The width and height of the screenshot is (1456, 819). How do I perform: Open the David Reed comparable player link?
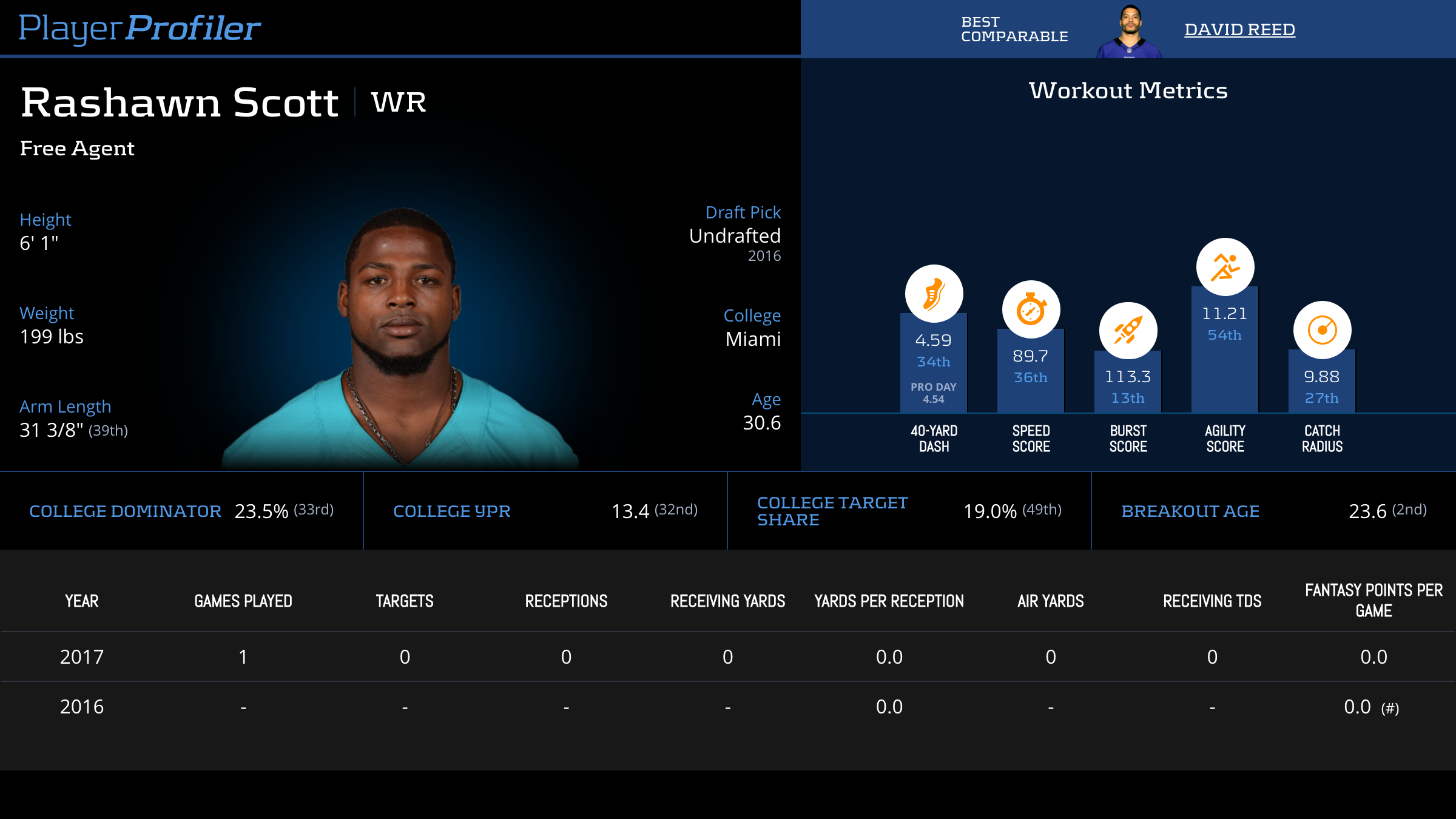[x=1239, y=29]
